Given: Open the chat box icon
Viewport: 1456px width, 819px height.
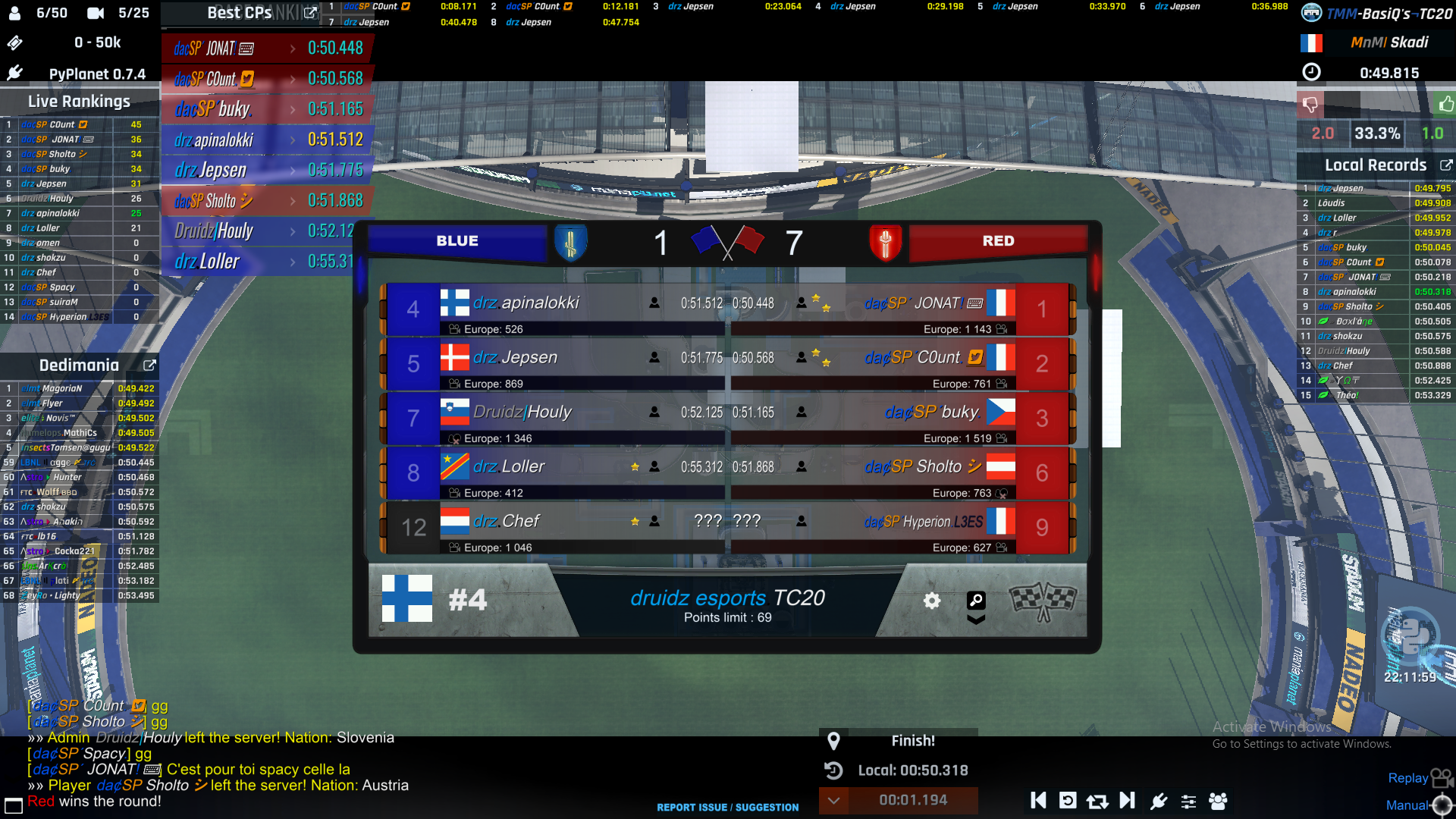Looking at the screenshot, I should tap(14, 805).
